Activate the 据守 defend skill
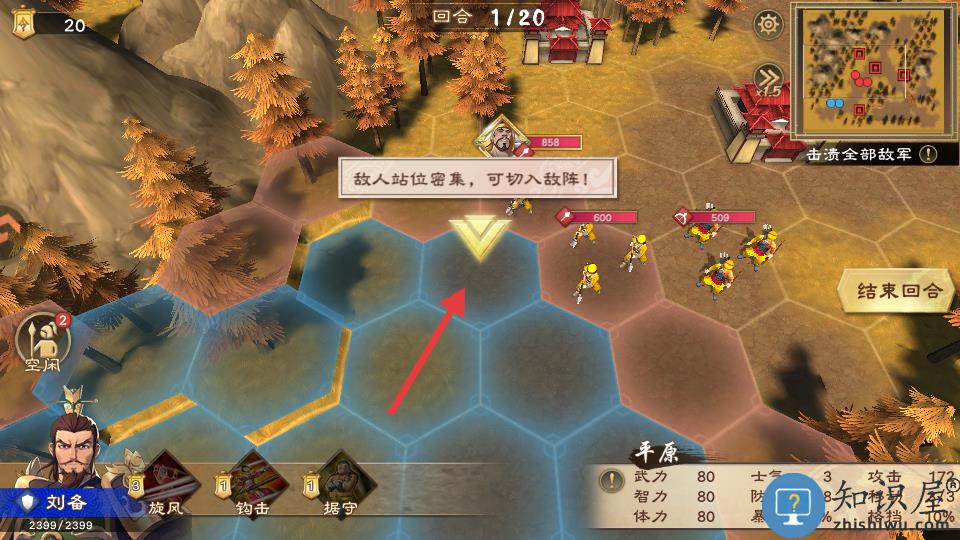This screenshot has height=540, width=960. pyautogui.click(x=340, y=486)
